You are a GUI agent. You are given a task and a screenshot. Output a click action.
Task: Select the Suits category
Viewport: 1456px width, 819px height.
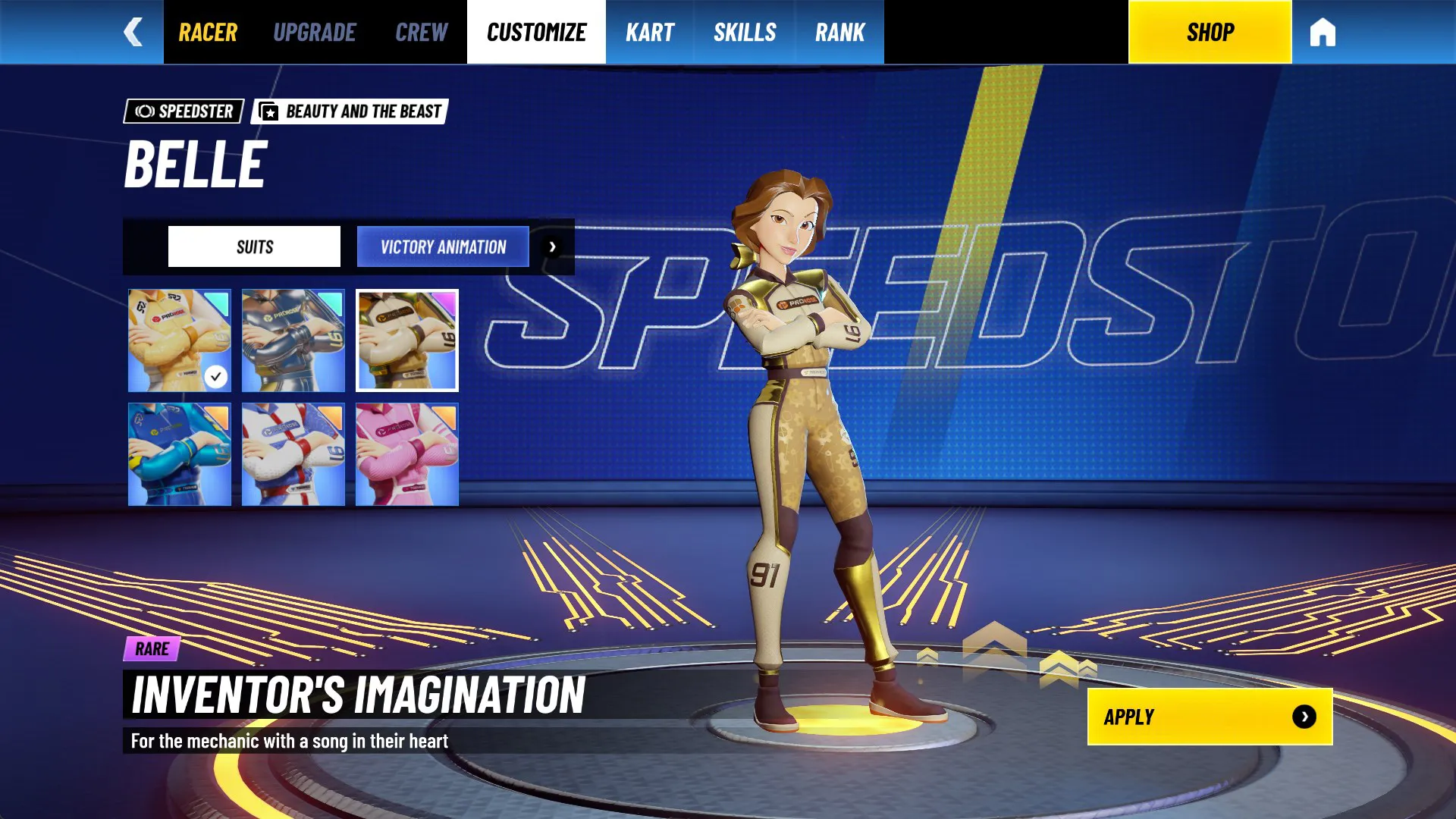[253, 246]
